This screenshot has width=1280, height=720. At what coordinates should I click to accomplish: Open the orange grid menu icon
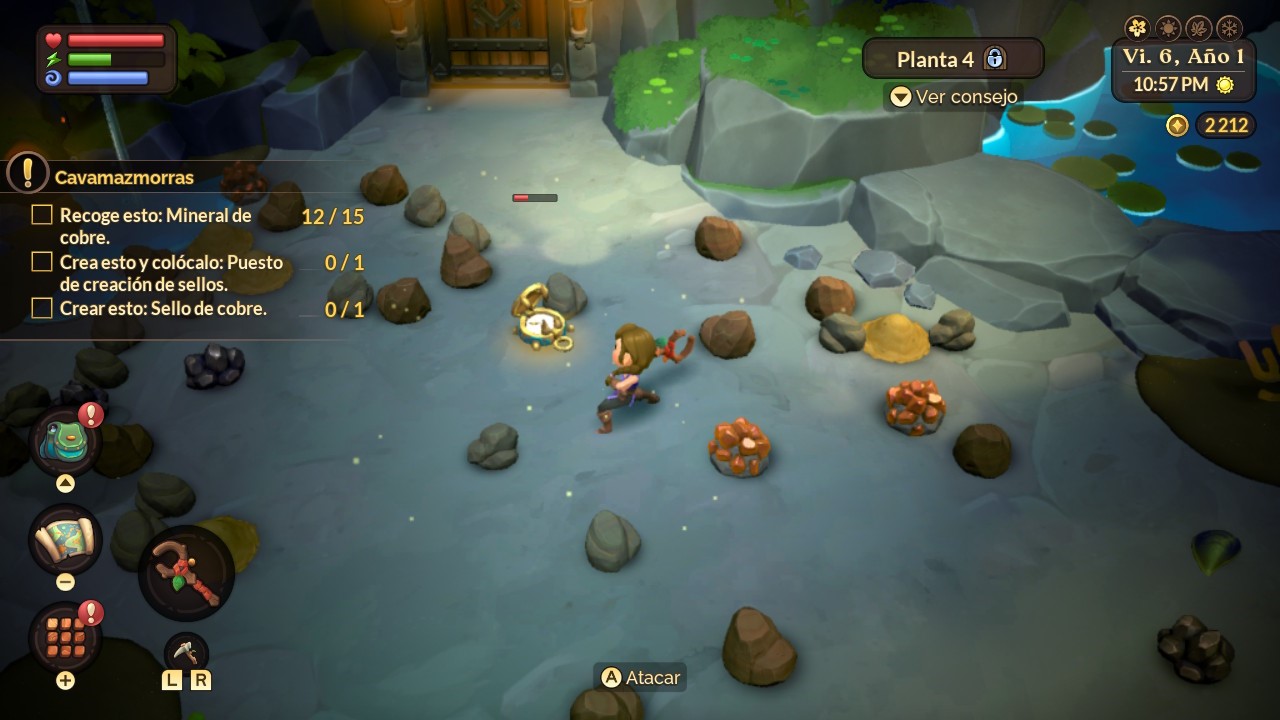click(x=65, y=637)
